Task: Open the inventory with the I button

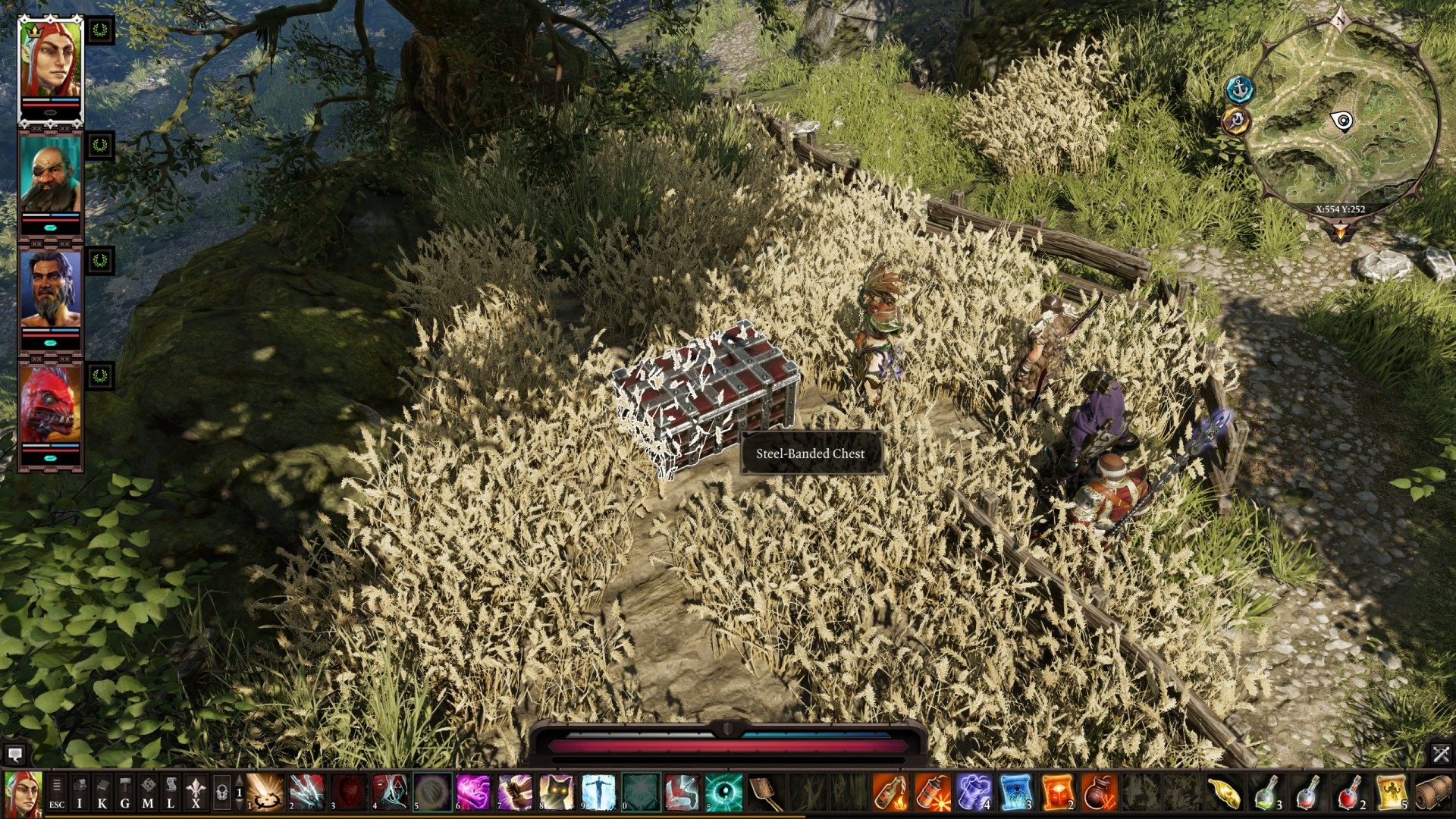Action: pyautogui.click(x=80, y=792)
